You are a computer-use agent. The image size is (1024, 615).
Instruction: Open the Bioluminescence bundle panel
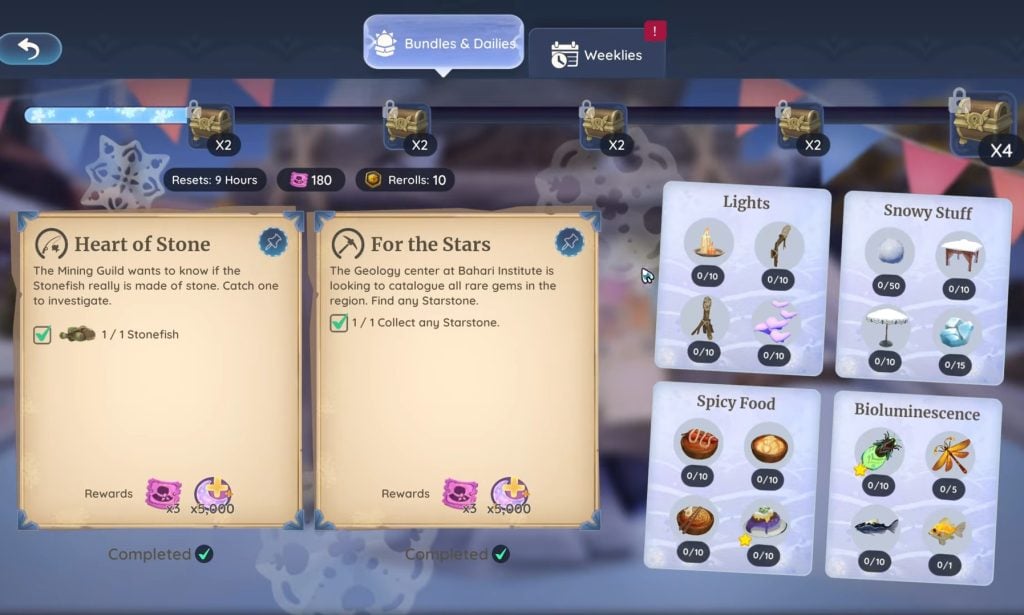[917, 412]
